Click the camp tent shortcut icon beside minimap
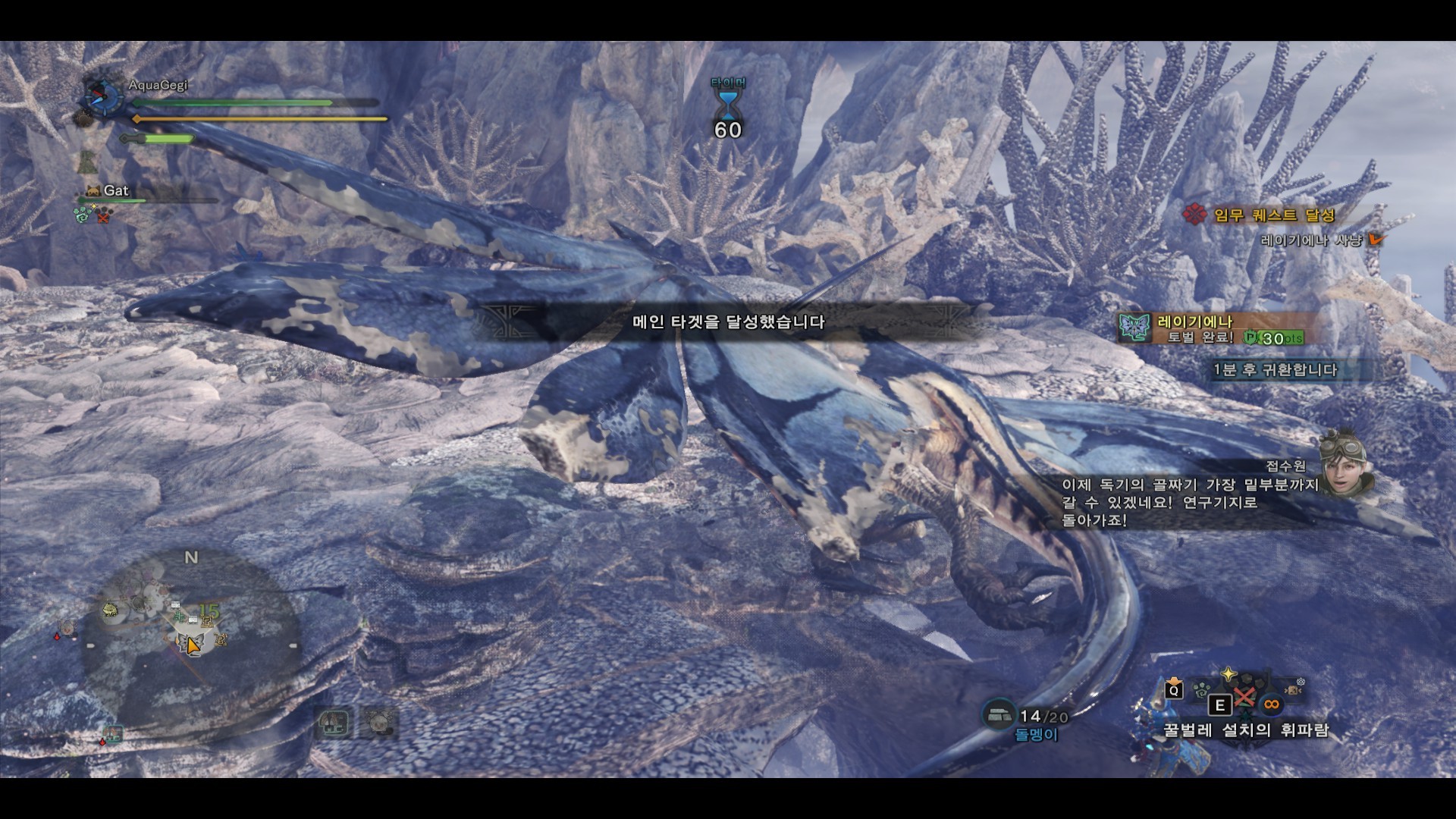 click(x=334, y=723)
